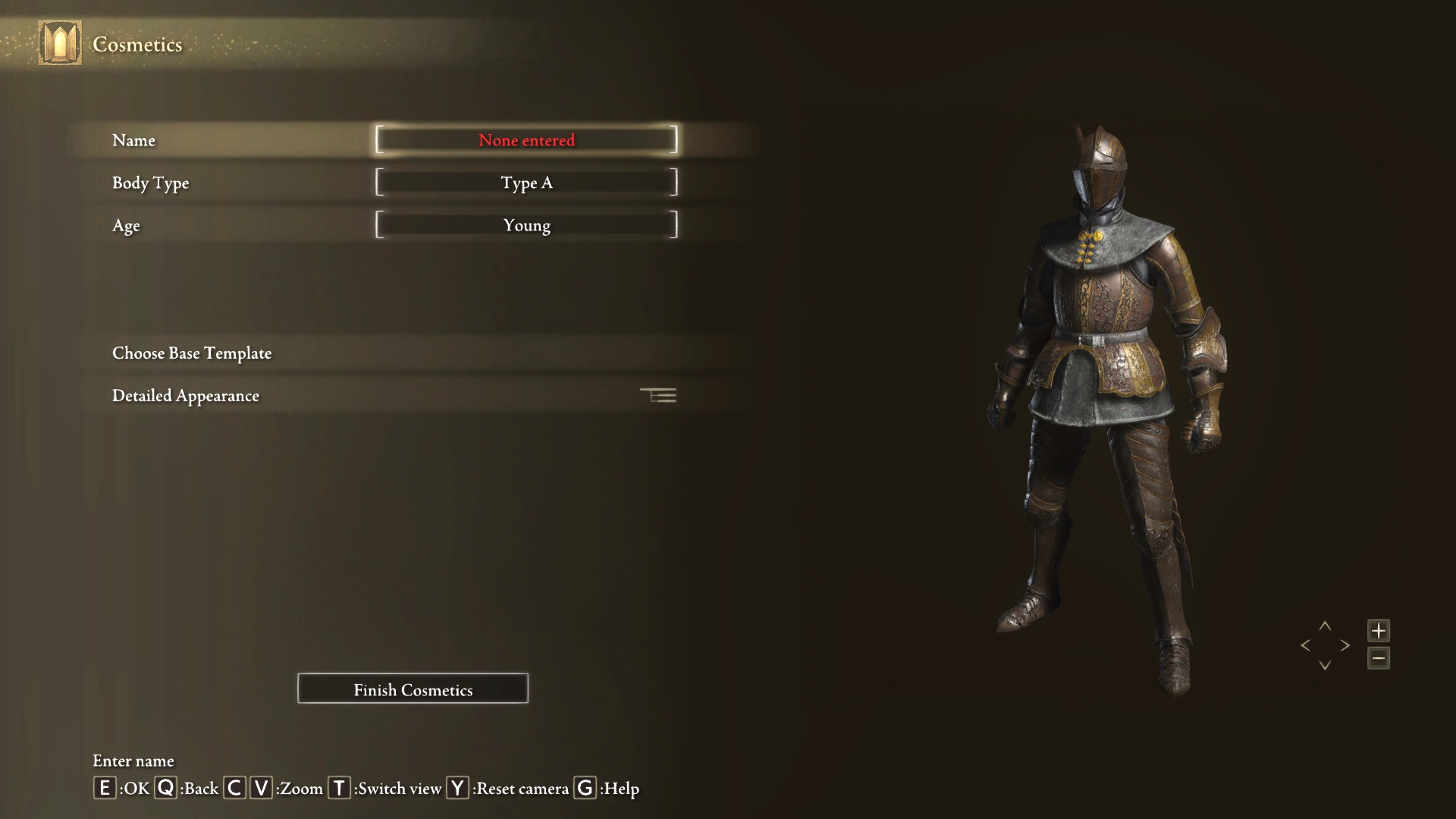
Task: Expand the Choose Base Template section
Action: click(192, 353)
